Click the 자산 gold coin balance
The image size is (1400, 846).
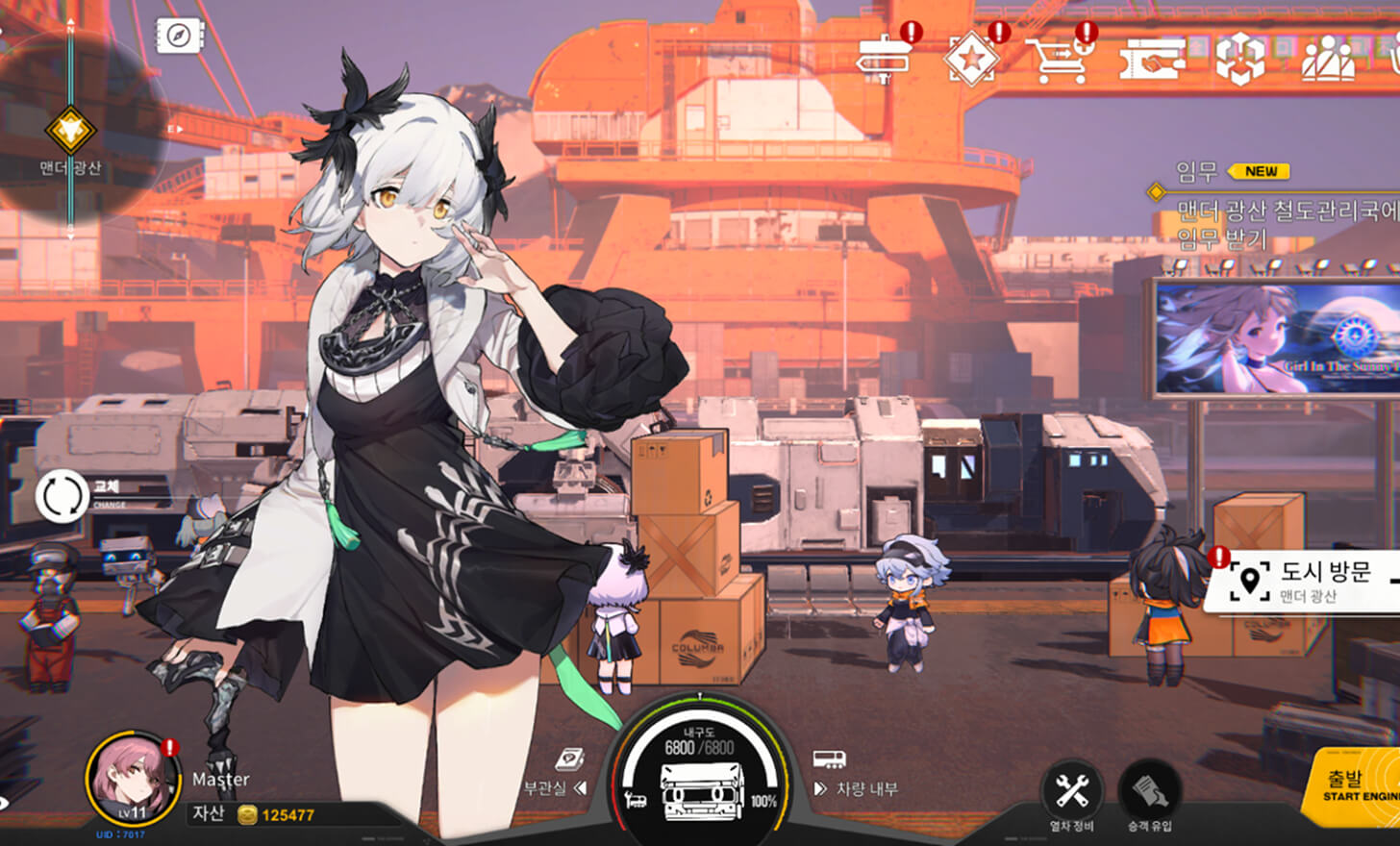(x=276, y=815)
